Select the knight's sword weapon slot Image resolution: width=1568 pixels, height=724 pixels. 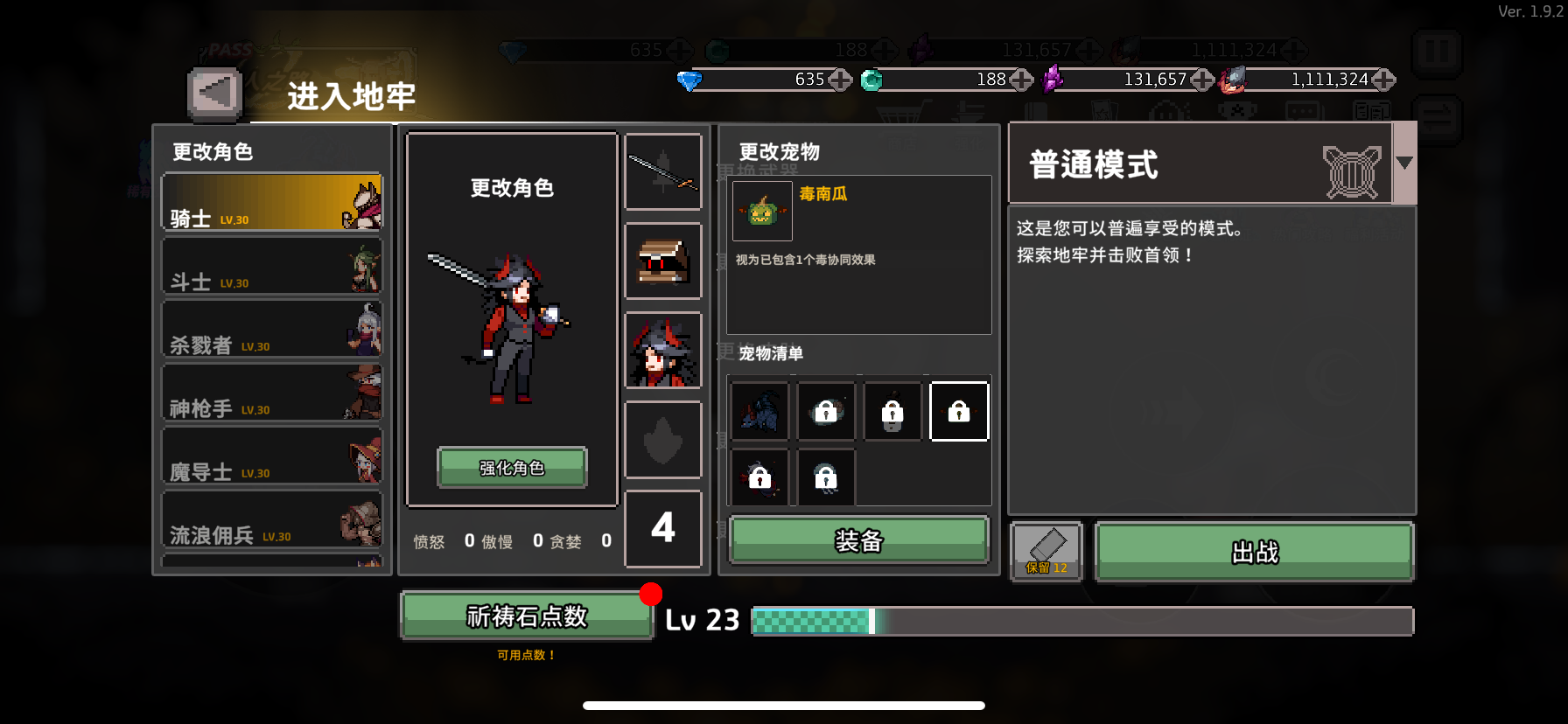click(662, 171)
